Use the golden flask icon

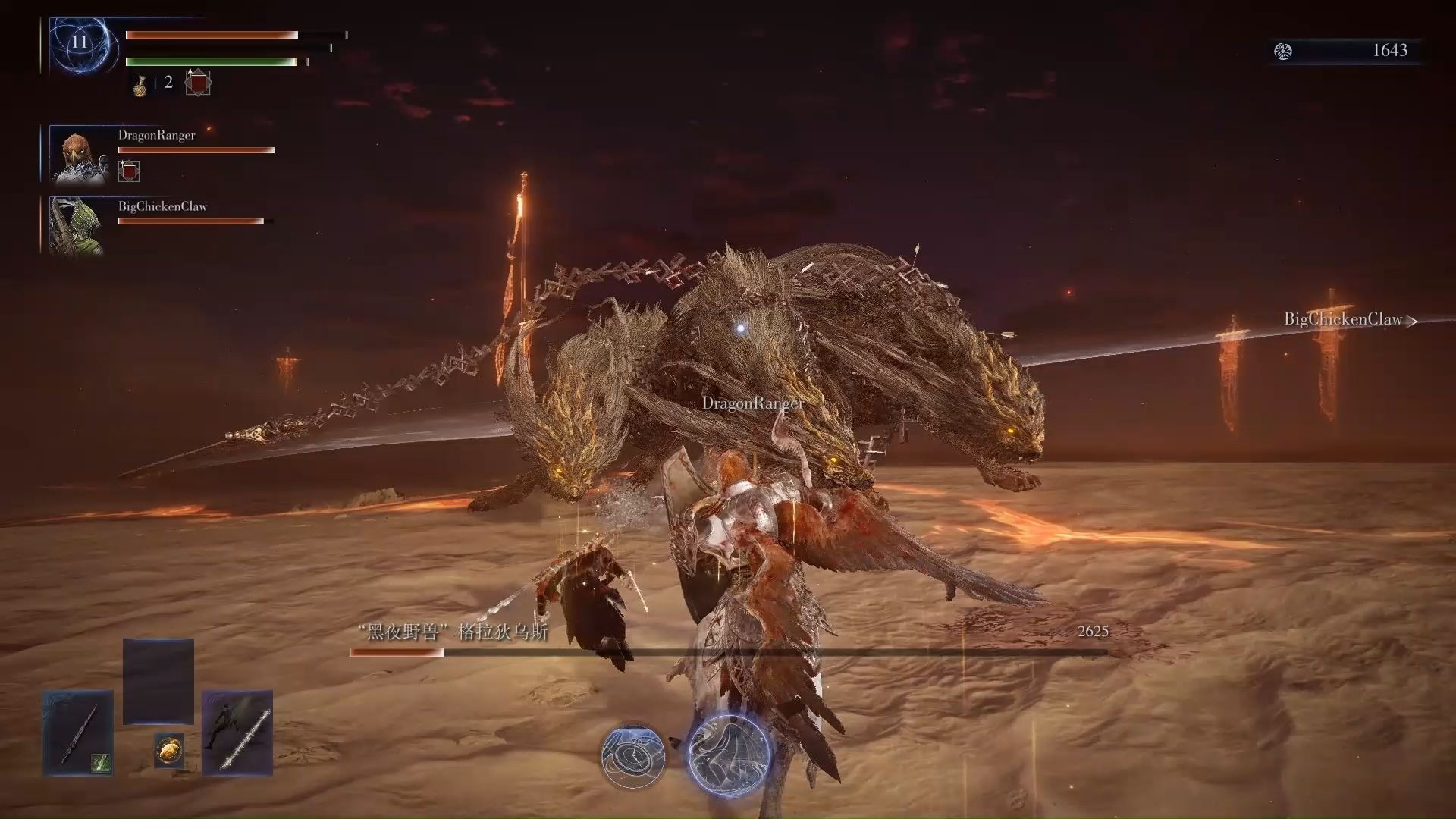click(140, 85)
